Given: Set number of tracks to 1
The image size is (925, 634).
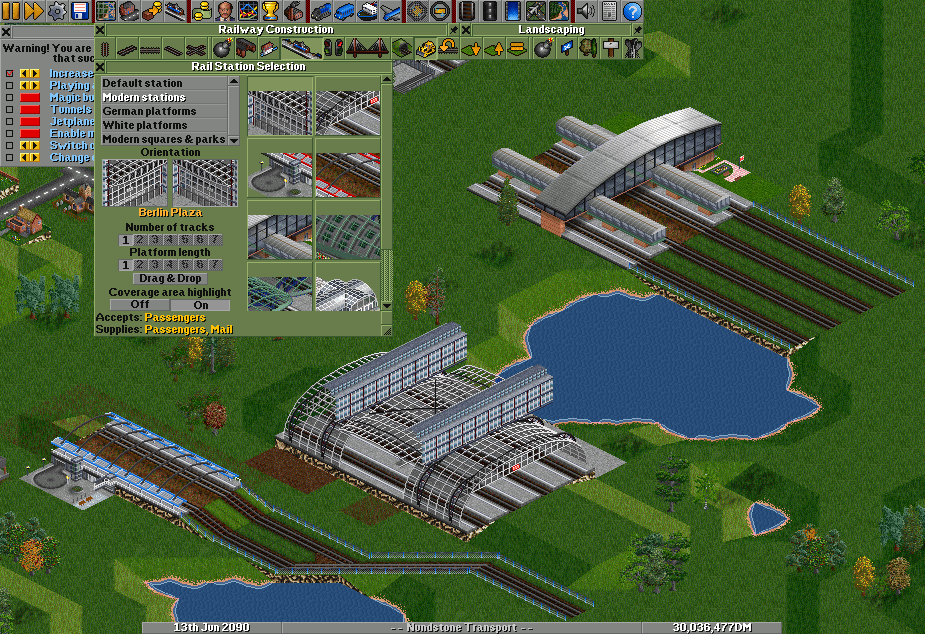Looking at the screenshot, I should pyautogui.click(x=125, y=240).
